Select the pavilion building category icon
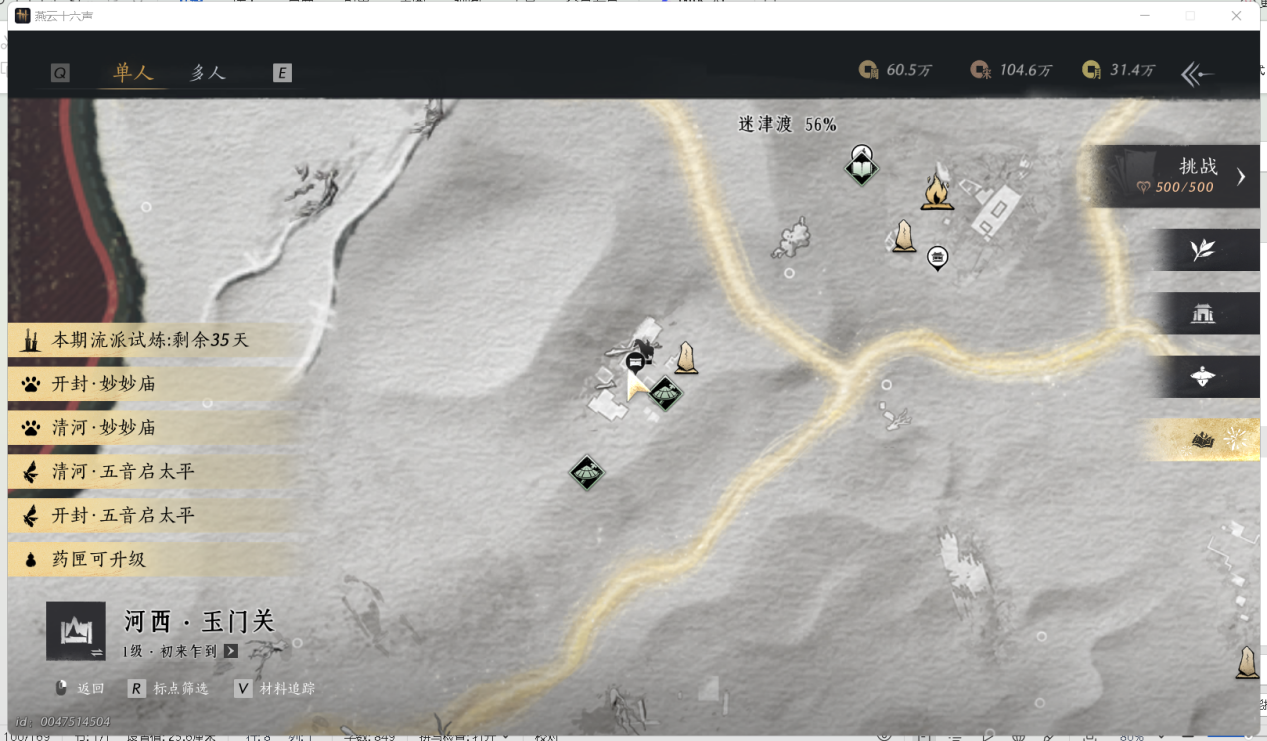The width and height of the screenshot is (1267, 741). pos(1203,314)
